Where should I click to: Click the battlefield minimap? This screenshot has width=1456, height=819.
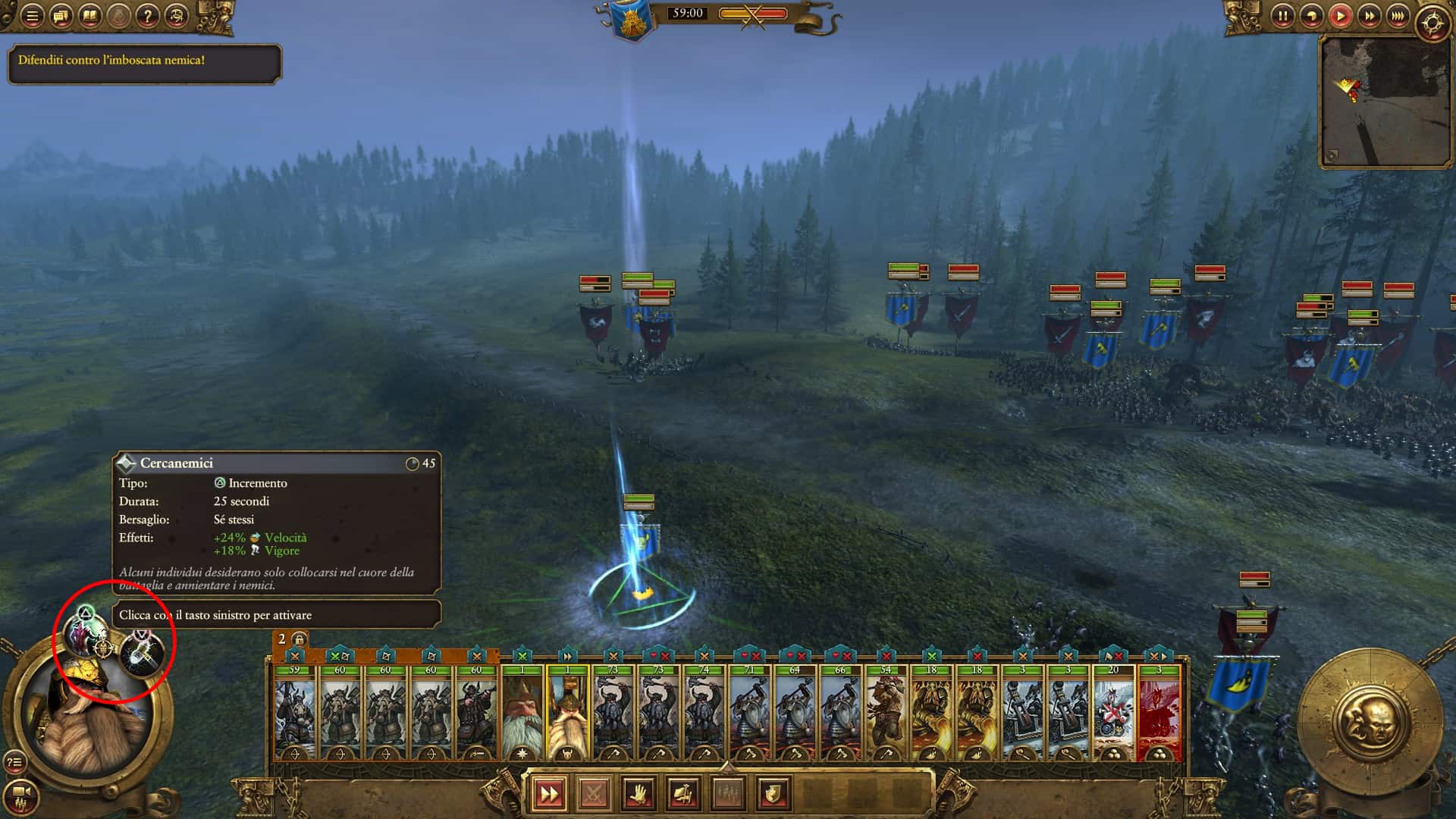pyautogui.click(x=1385, y=102)
